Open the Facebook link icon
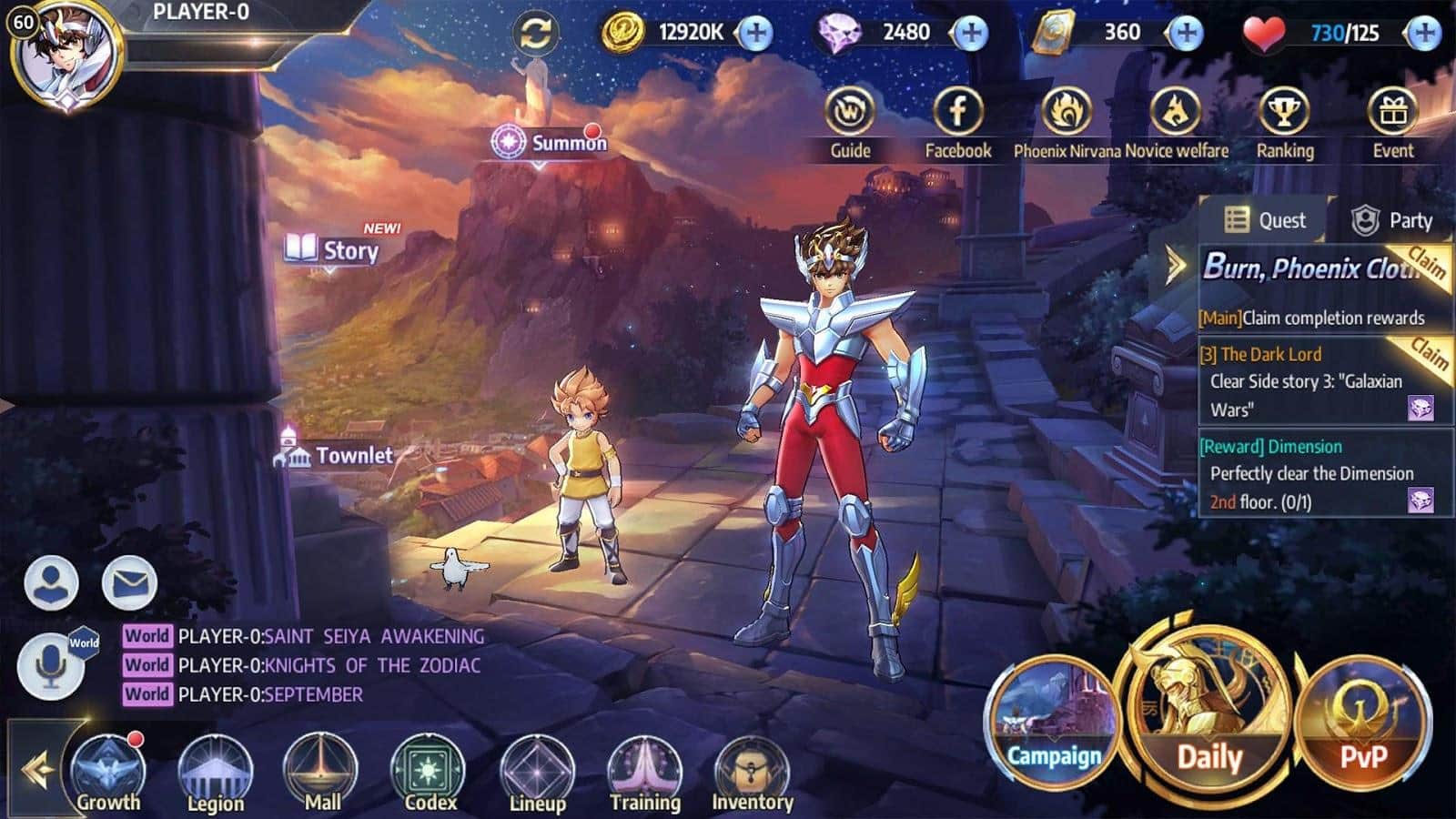 (x=957, y=123)
